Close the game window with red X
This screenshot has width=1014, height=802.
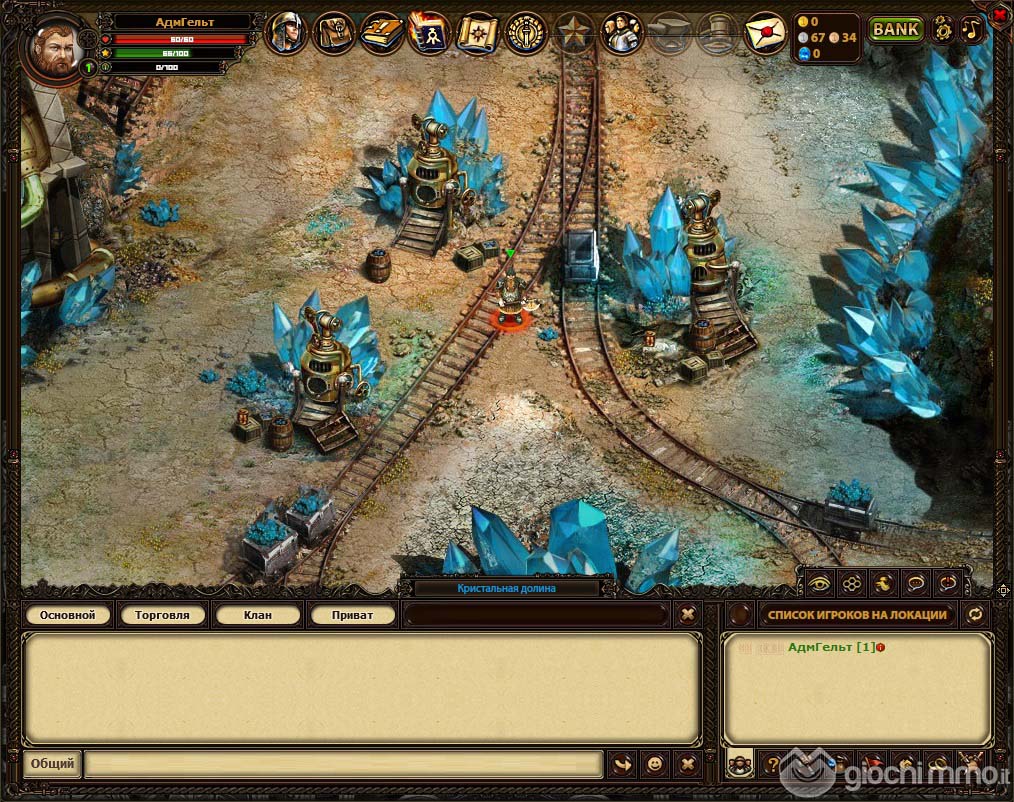pos(999,13)
